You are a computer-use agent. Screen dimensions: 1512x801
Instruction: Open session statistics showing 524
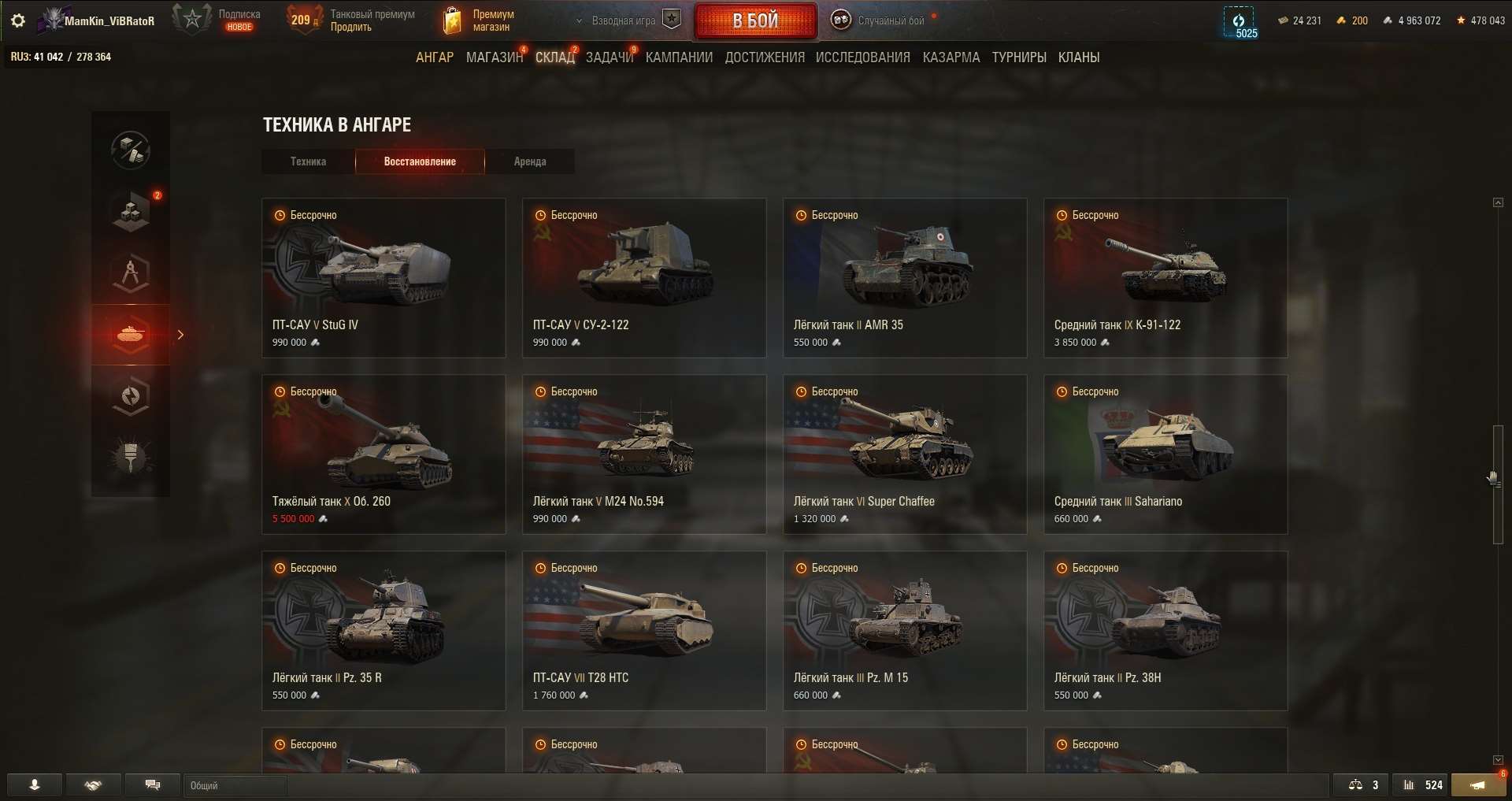(x=1422, y=785)
